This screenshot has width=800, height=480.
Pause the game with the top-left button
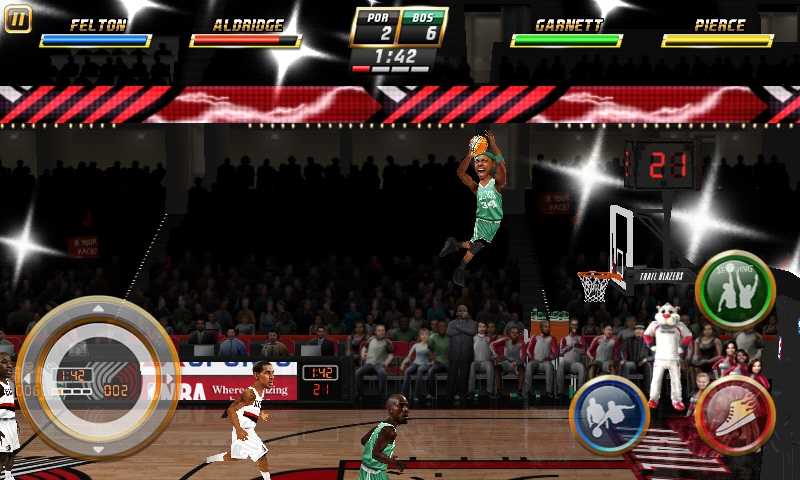coord(18,19)
